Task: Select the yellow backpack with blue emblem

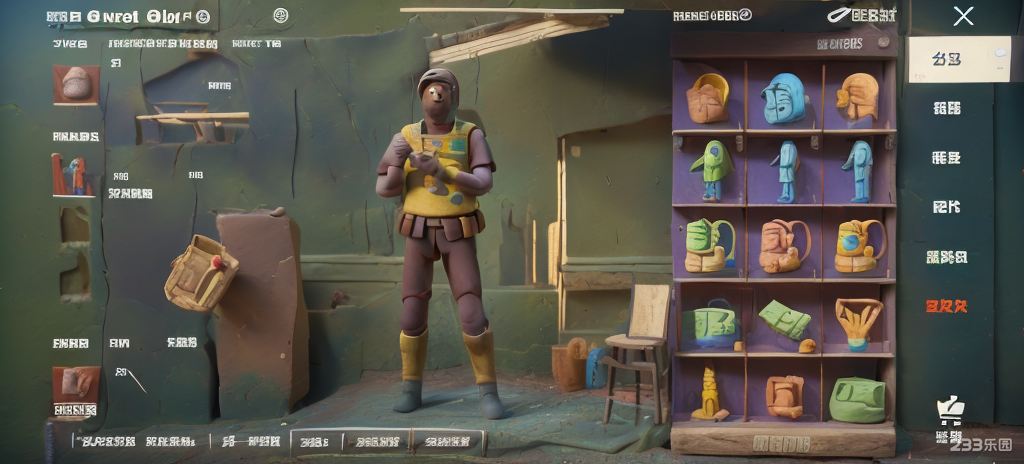Action: (x=858, y=245)
